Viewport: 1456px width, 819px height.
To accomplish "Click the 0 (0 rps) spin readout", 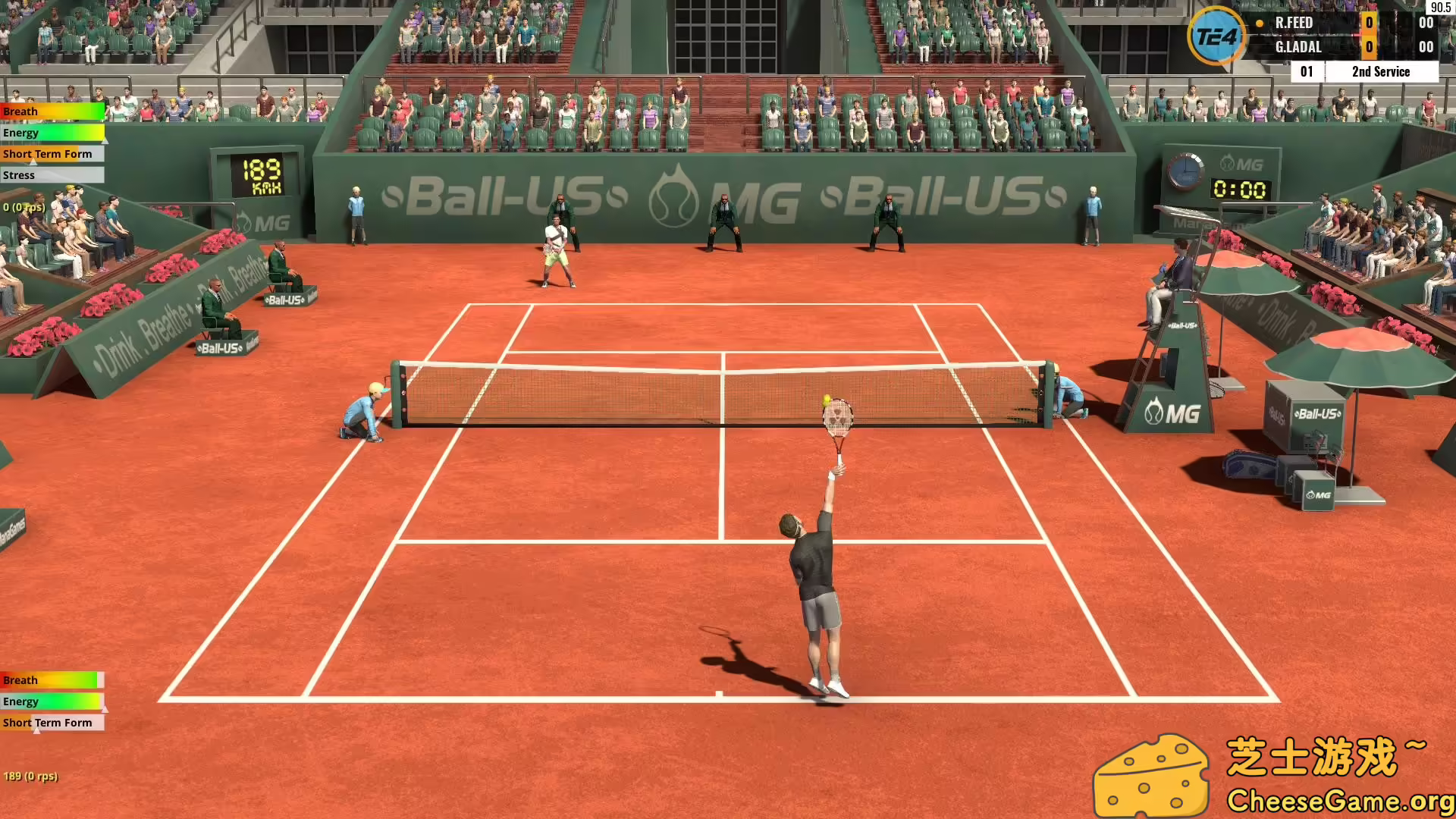I will coord(25,206).
